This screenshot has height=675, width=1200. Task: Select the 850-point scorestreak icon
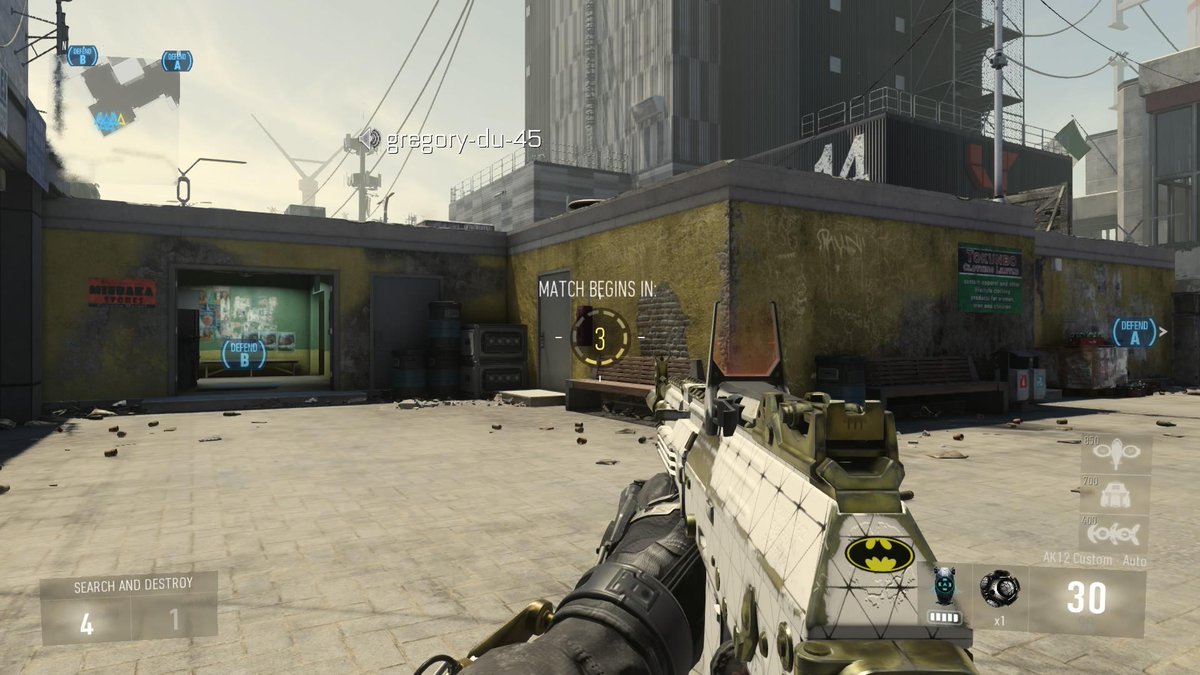point(1115,454)
